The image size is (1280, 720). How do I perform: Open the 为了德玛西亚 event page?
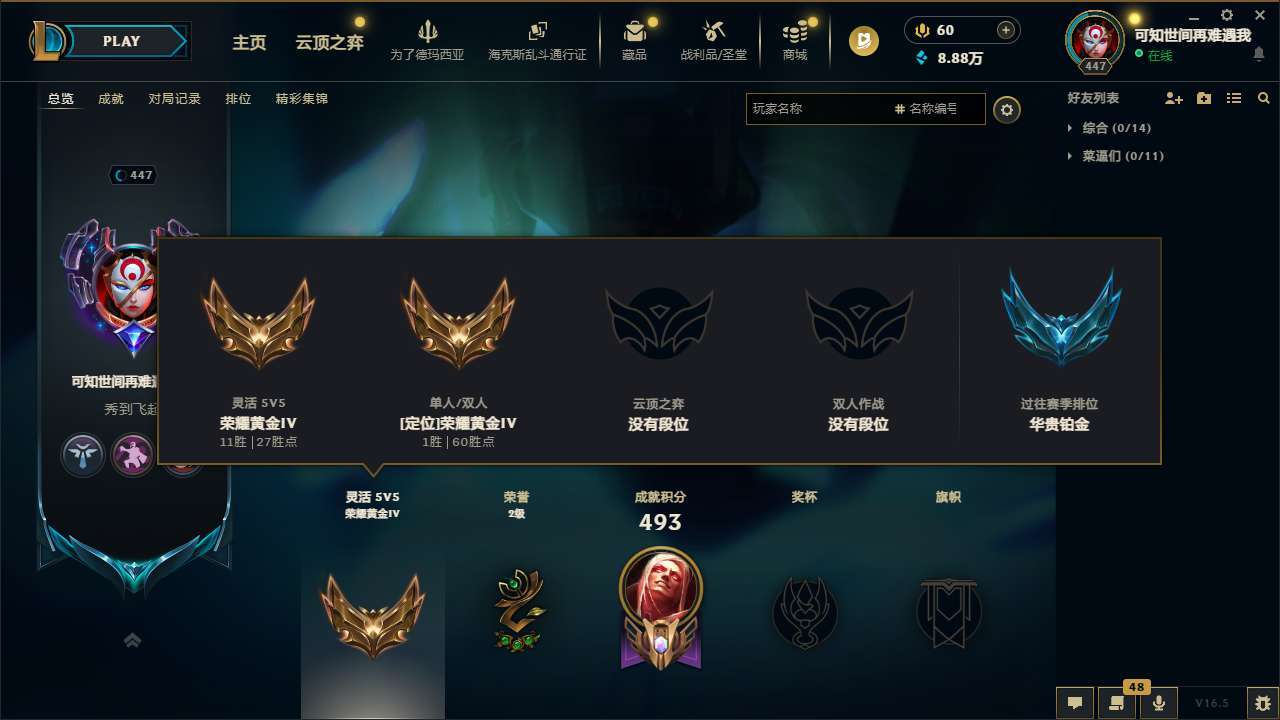click(x=428, y=41)
